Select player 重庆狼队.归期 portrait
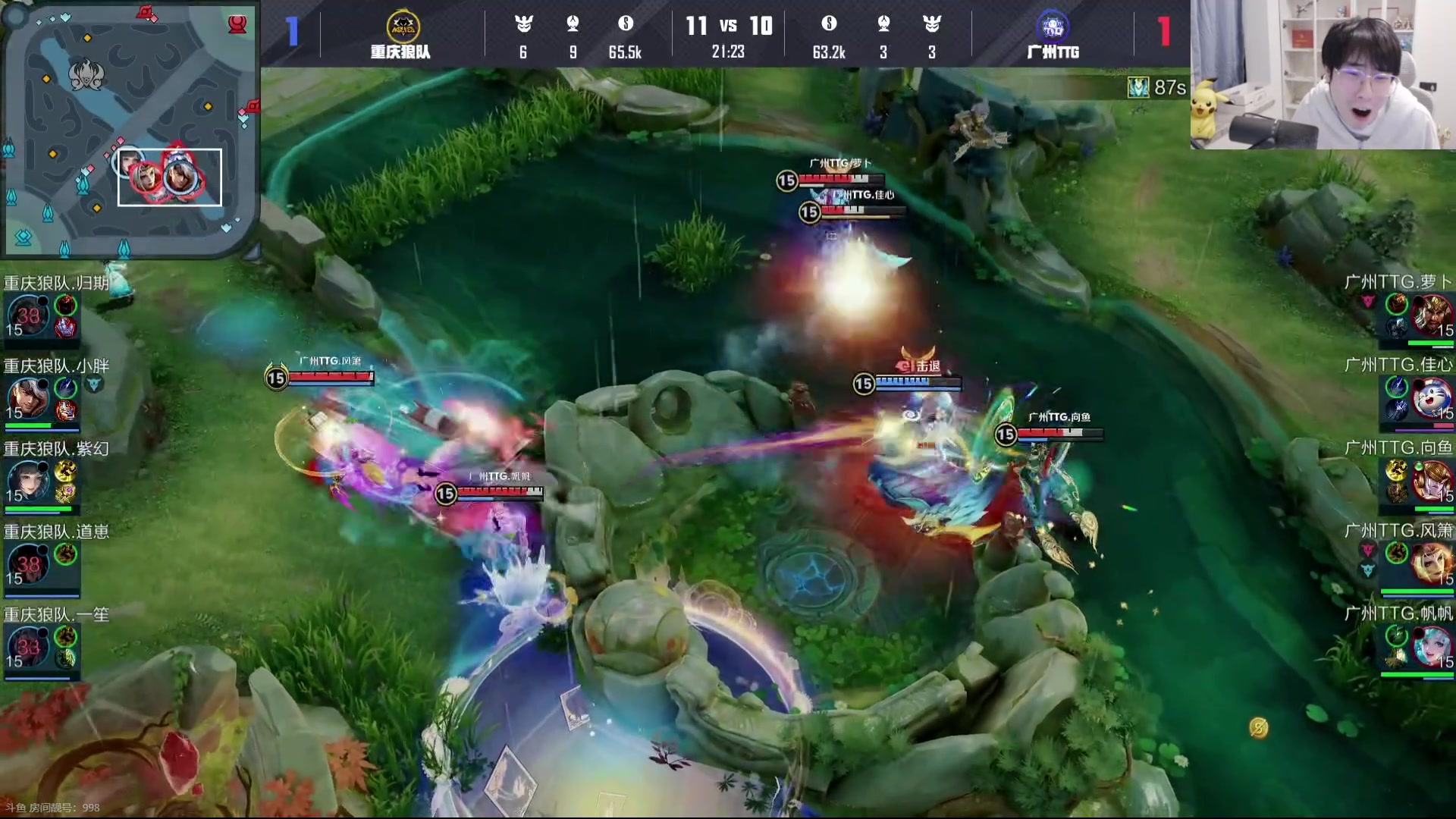Image resolution: width=1456 pixels, height=819 pixels. click(28, 316)
